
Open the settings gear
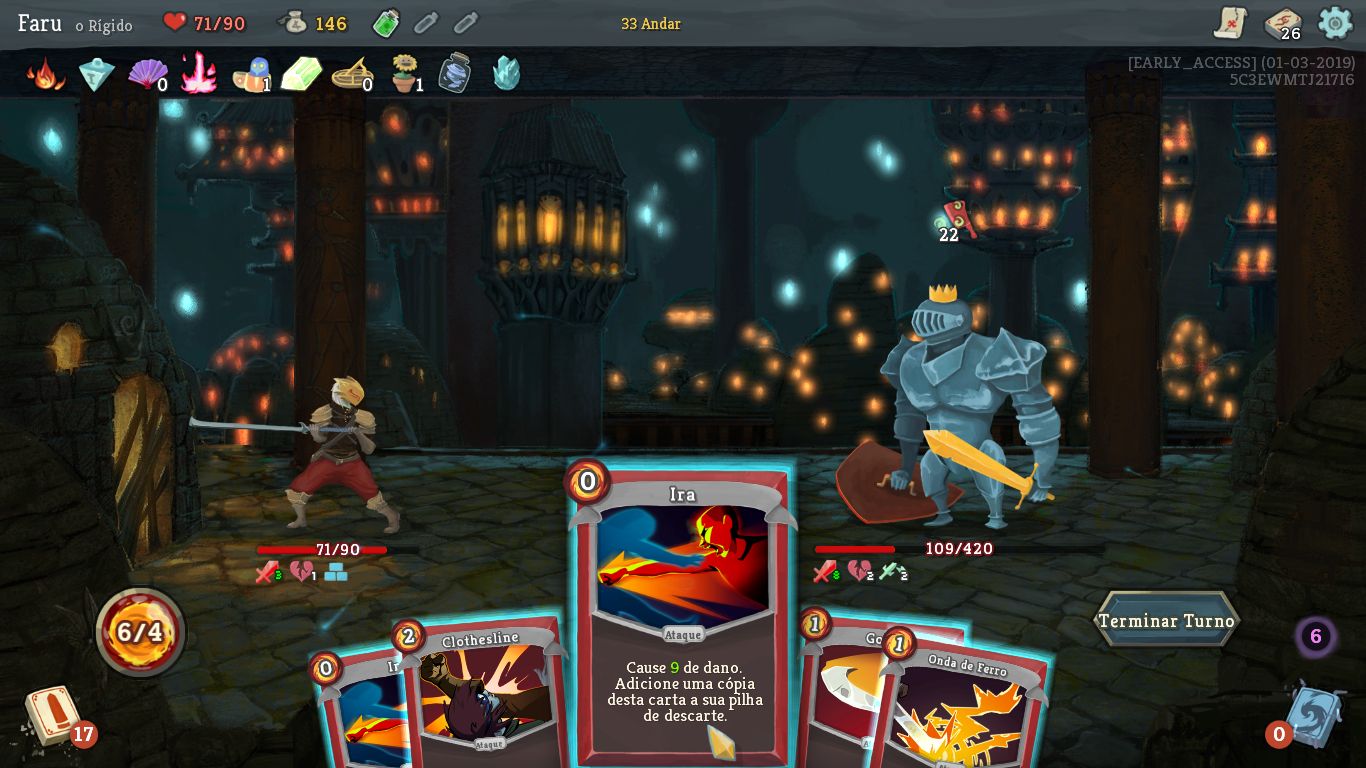1335,22
